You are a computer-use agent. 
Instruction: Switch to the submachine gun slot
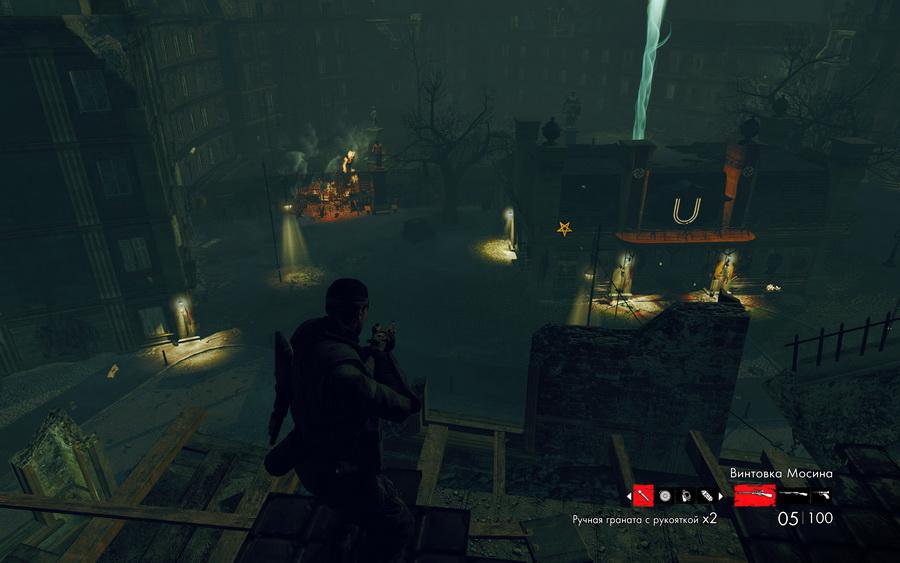(793, 495)
